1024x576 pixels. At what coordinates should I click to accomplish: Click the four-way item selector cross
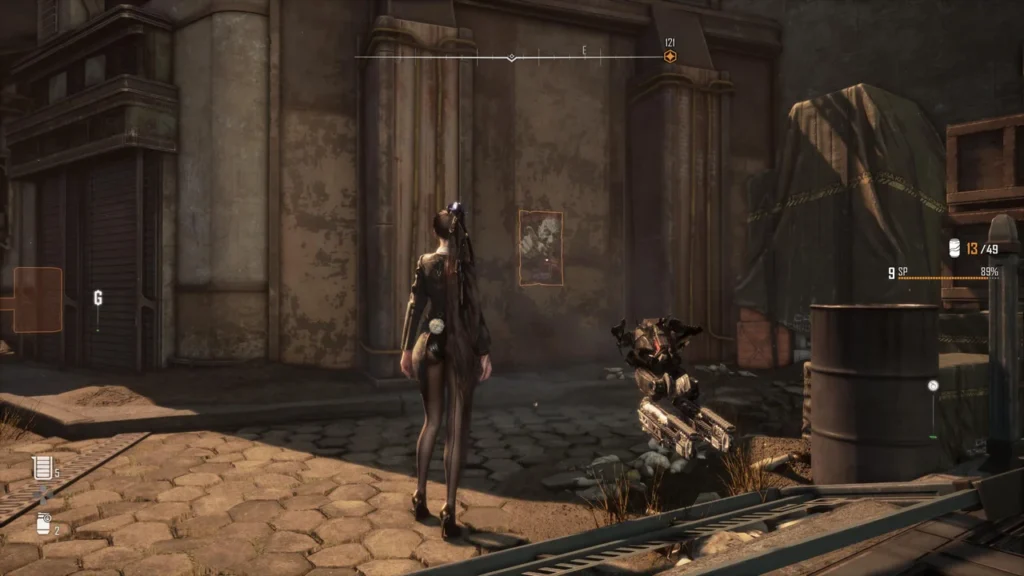pos(41,496)
